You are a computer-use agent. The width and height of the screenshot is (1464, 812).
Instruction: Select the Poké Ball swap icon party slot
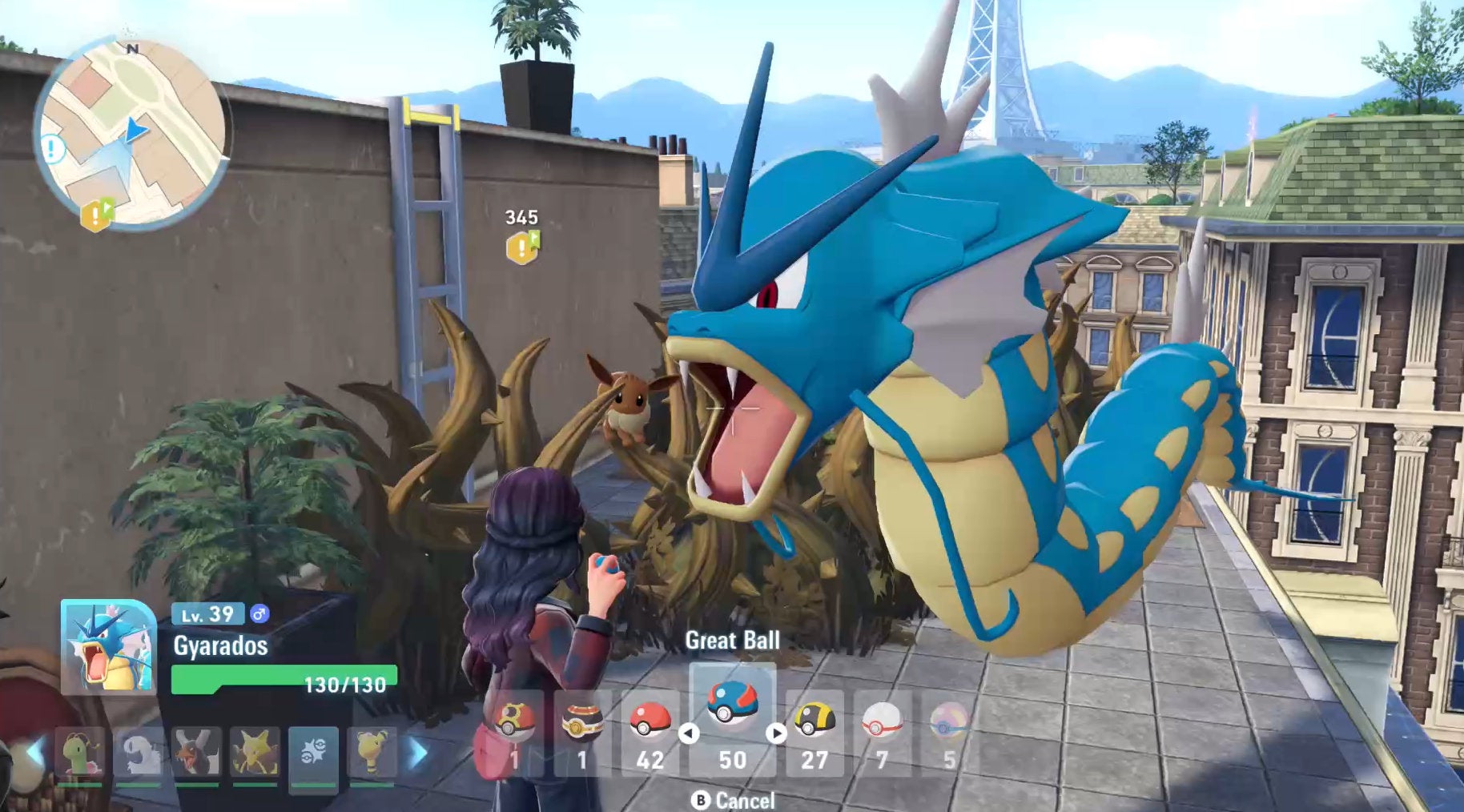coord(313,753)
